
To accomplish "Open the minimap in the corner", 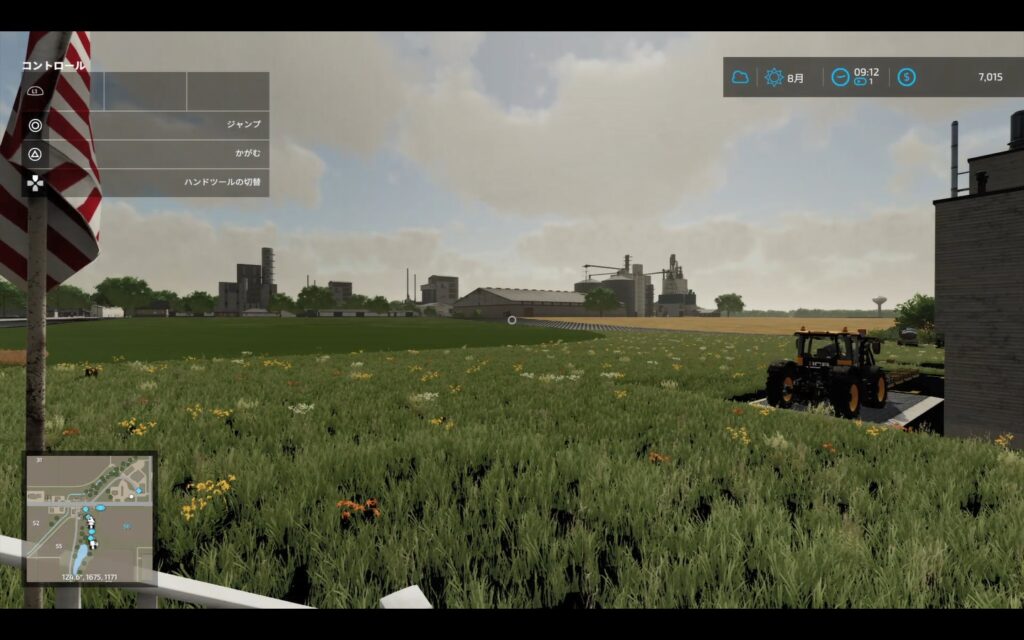I will 90,518.
